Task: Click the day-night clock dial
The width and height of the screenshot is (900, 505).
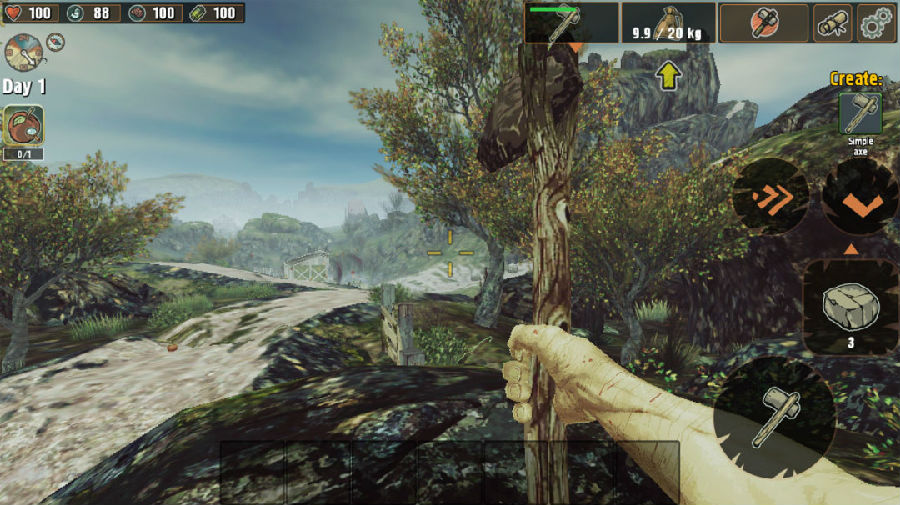Action: (x=22, y=51)
